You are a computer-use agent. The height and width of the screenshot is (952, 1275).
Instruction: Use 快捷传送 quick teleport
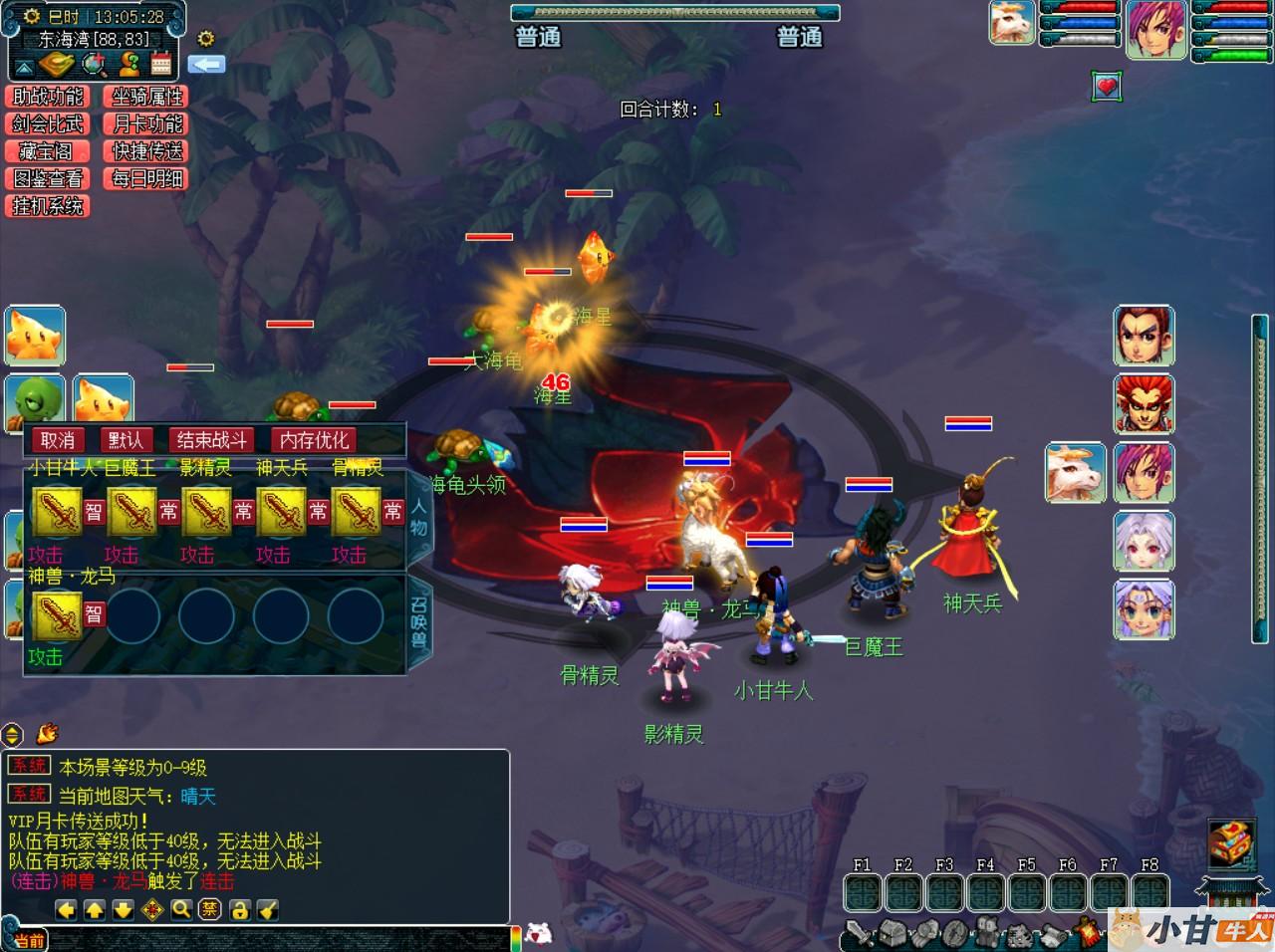point(147,151)
